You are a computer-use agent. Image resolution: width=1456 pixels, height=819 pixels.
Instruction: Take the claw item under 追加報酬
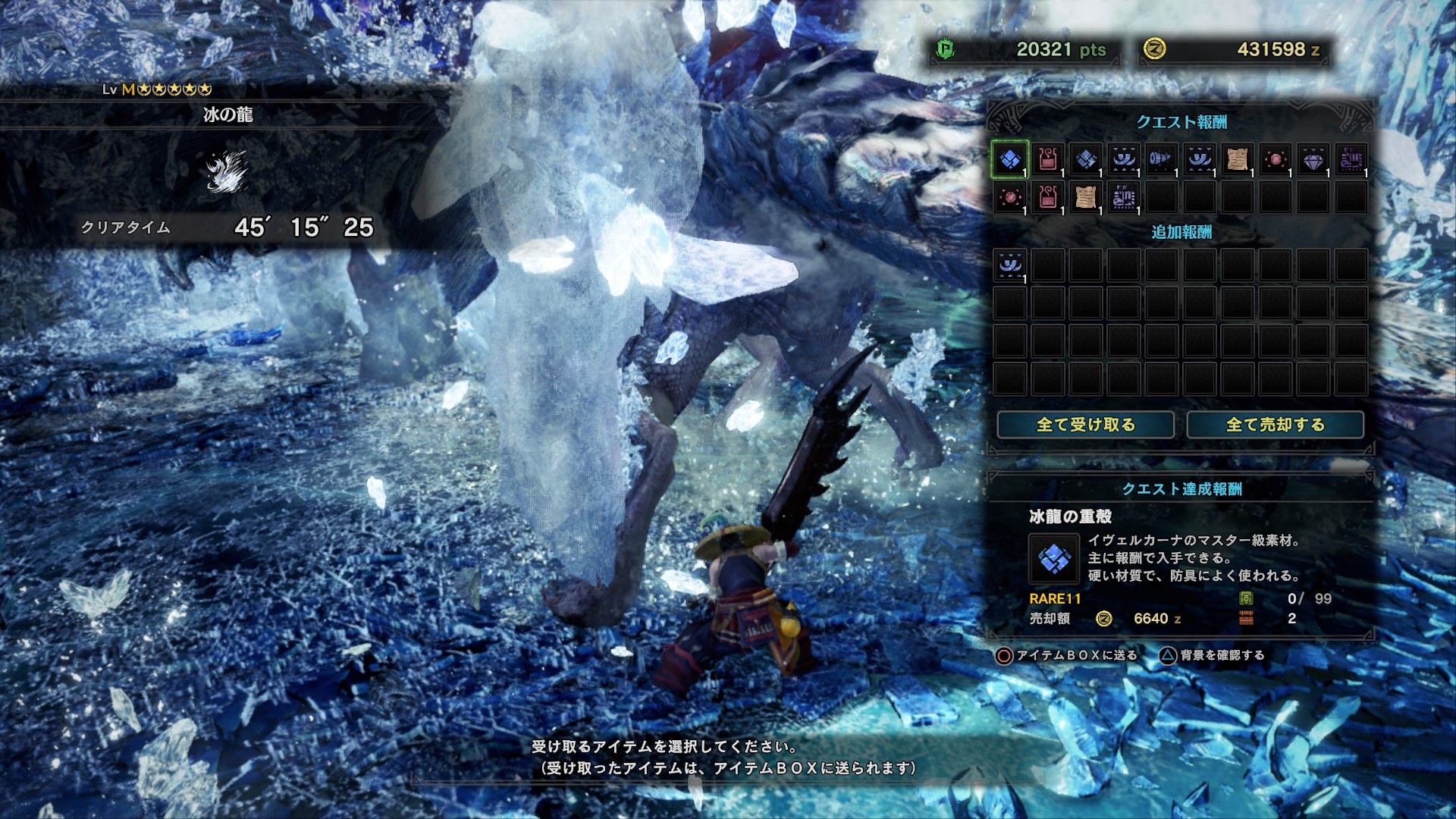point(1009,265)
